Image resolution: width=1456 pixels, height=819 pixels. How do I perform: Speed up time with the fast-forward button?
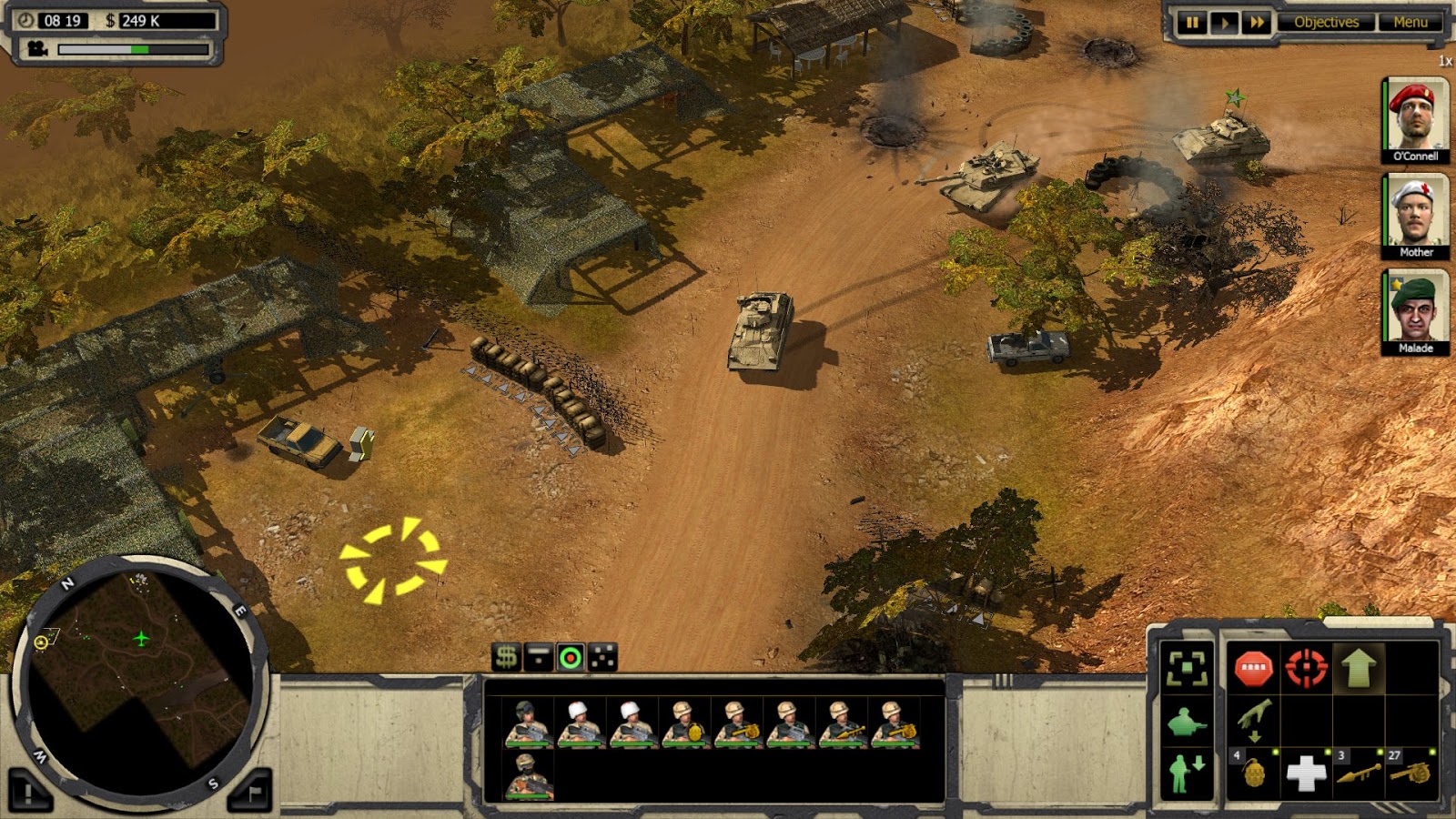coord(1256,22)
